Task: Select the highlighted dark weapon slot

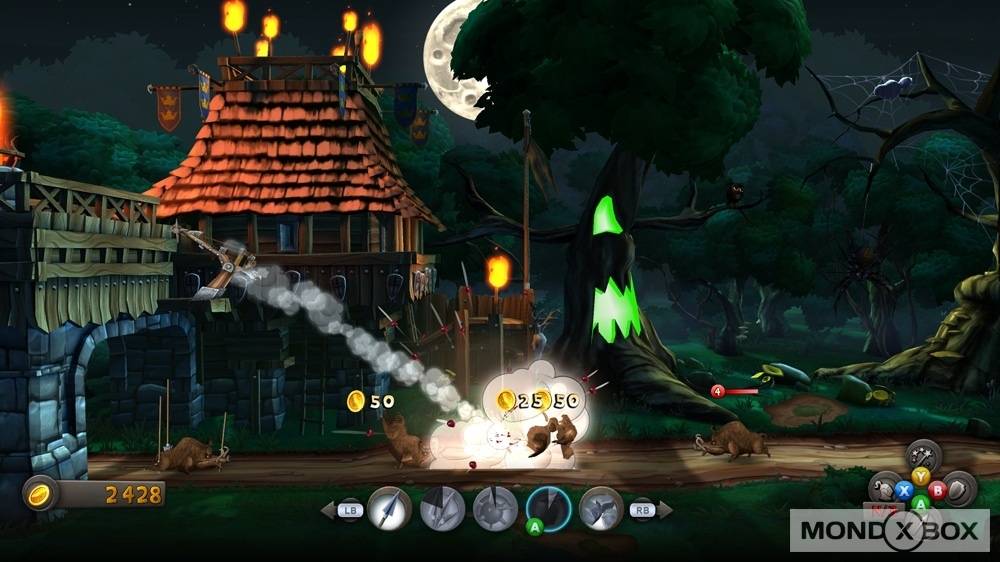Action: tap(548, 506)
